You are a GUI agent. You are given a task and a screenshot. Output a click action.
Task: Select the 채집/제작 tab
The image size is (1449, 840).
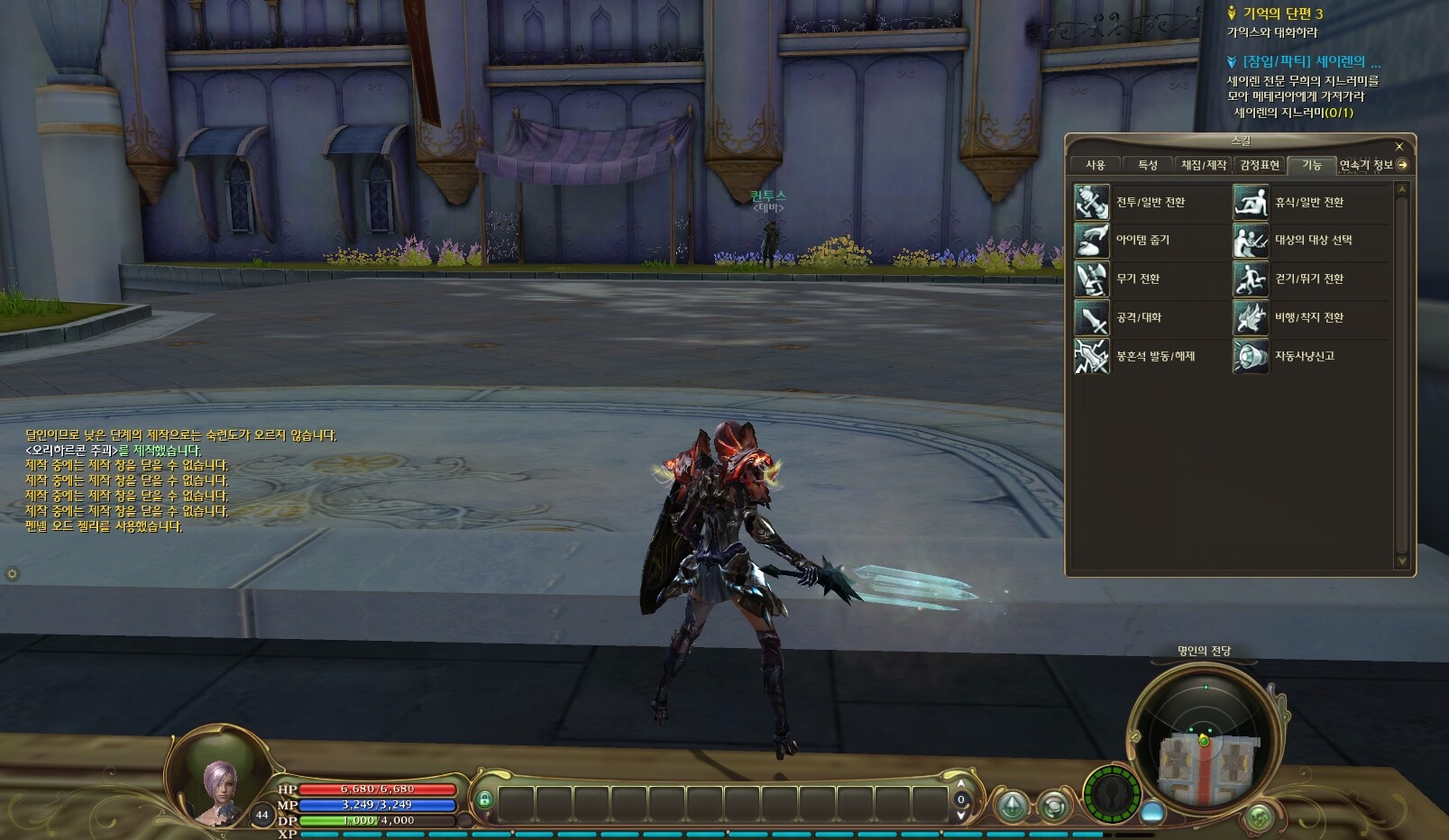[x=1204, y=165]
